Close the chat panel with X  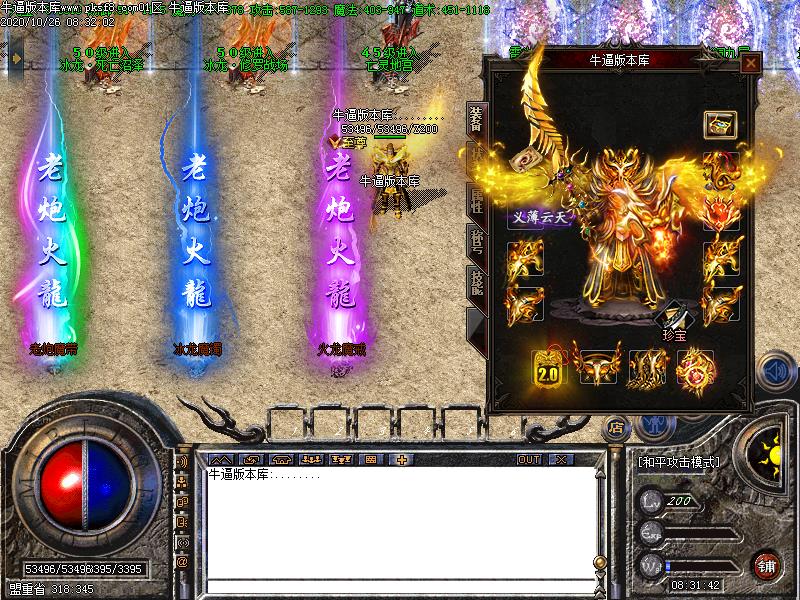[x=558, y=459]
